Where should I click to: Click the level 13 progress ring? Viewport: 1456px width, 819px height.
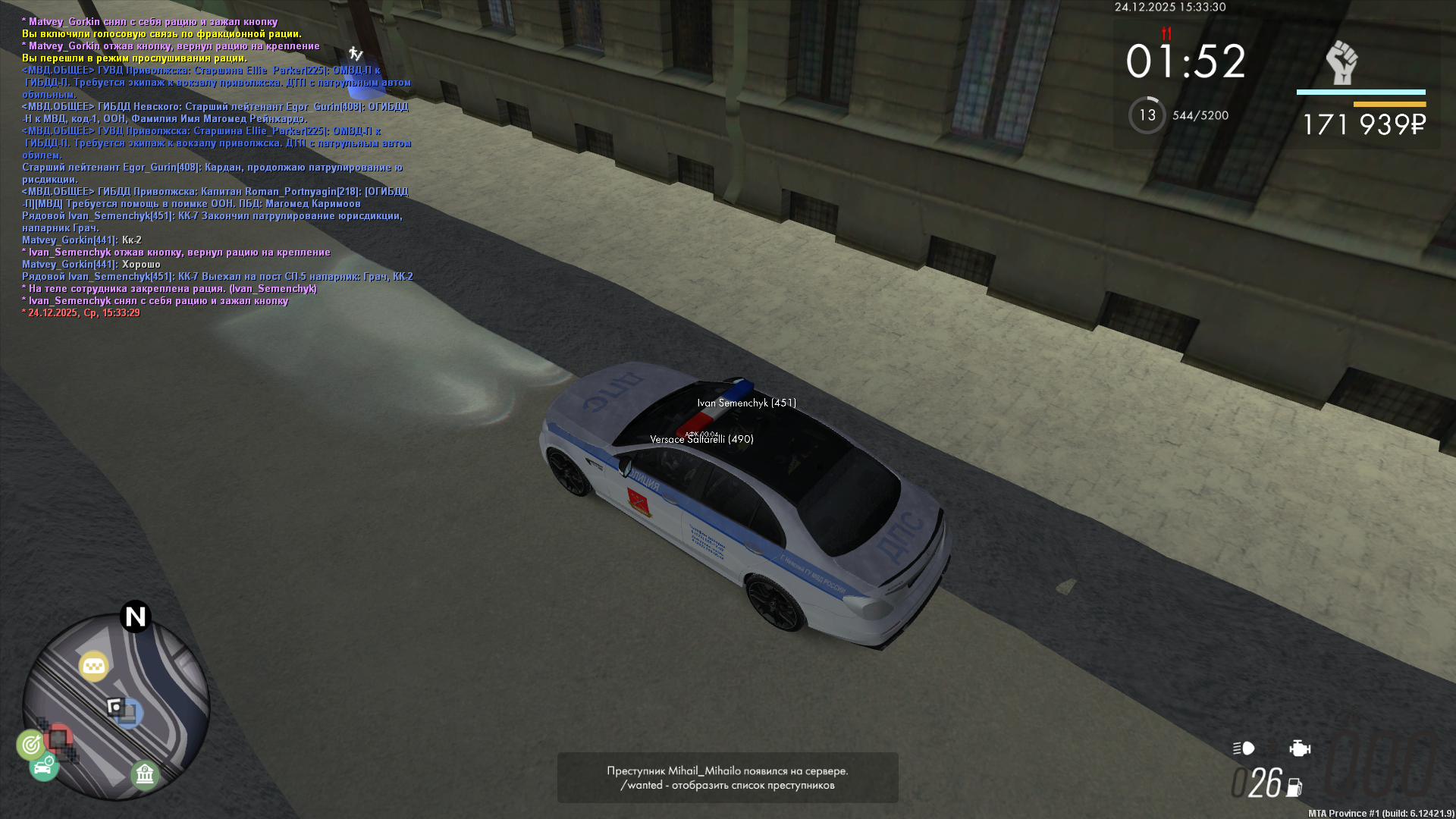(1147, 115)
